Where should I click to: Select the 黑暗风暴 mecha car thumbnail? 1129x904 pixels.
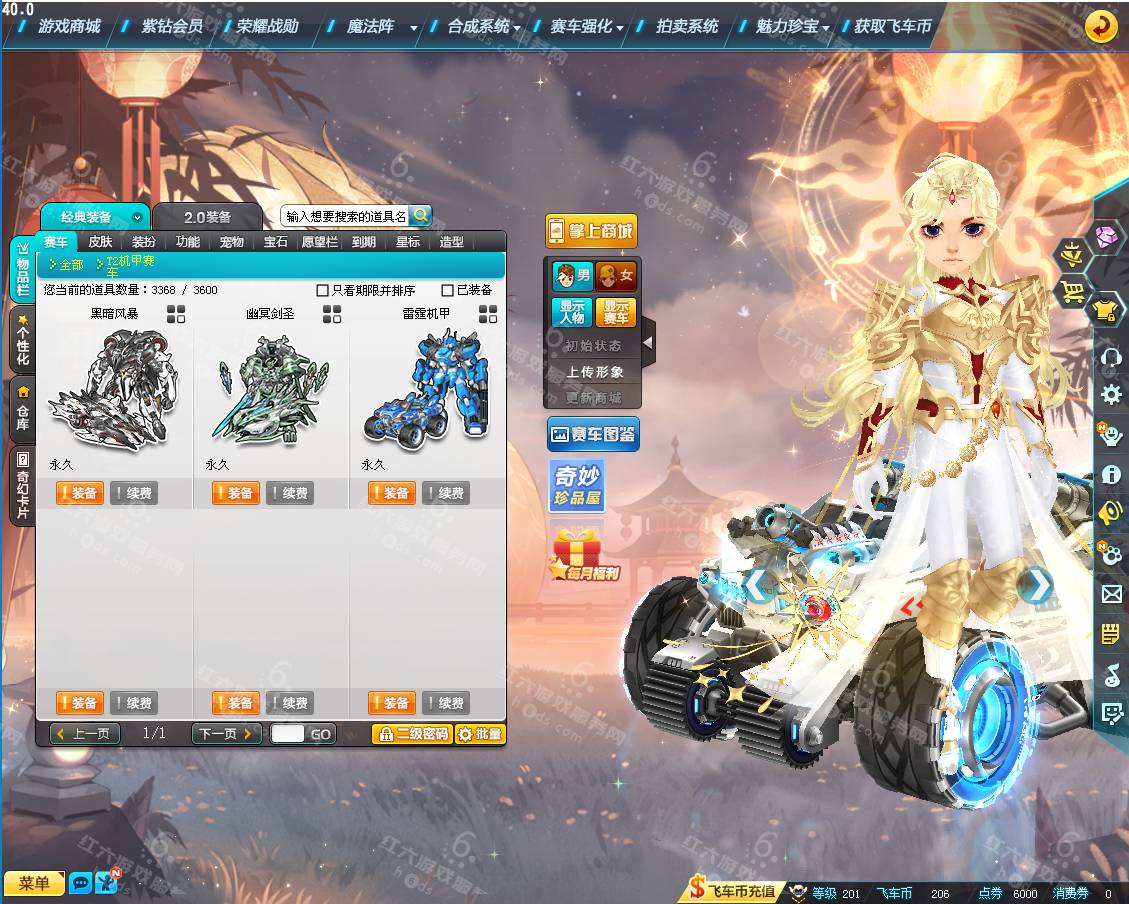pyautogui.click(x=114, y=388)
